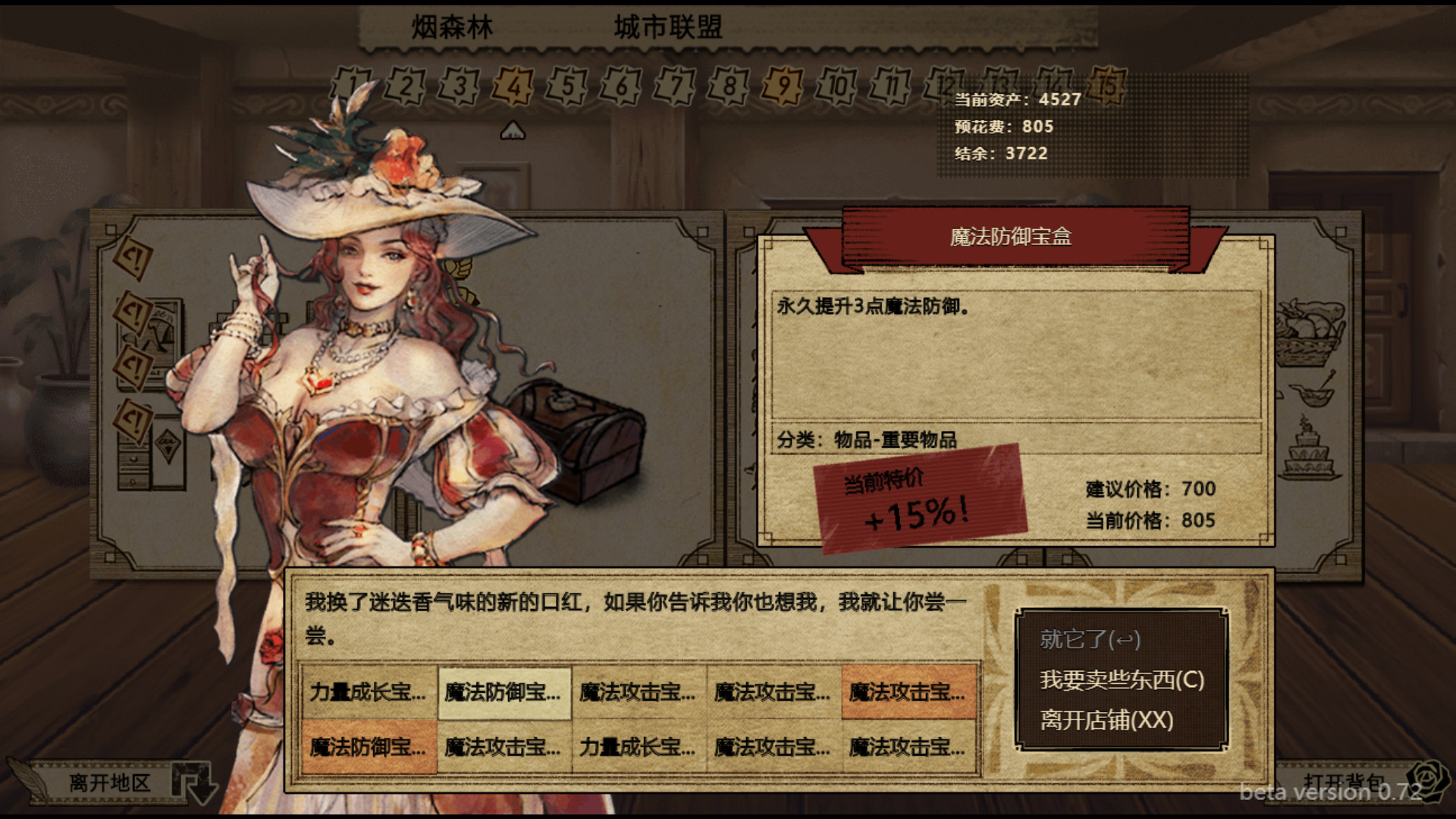
Task: Select the highlighted stage node 4
Action: coord(513,86)
